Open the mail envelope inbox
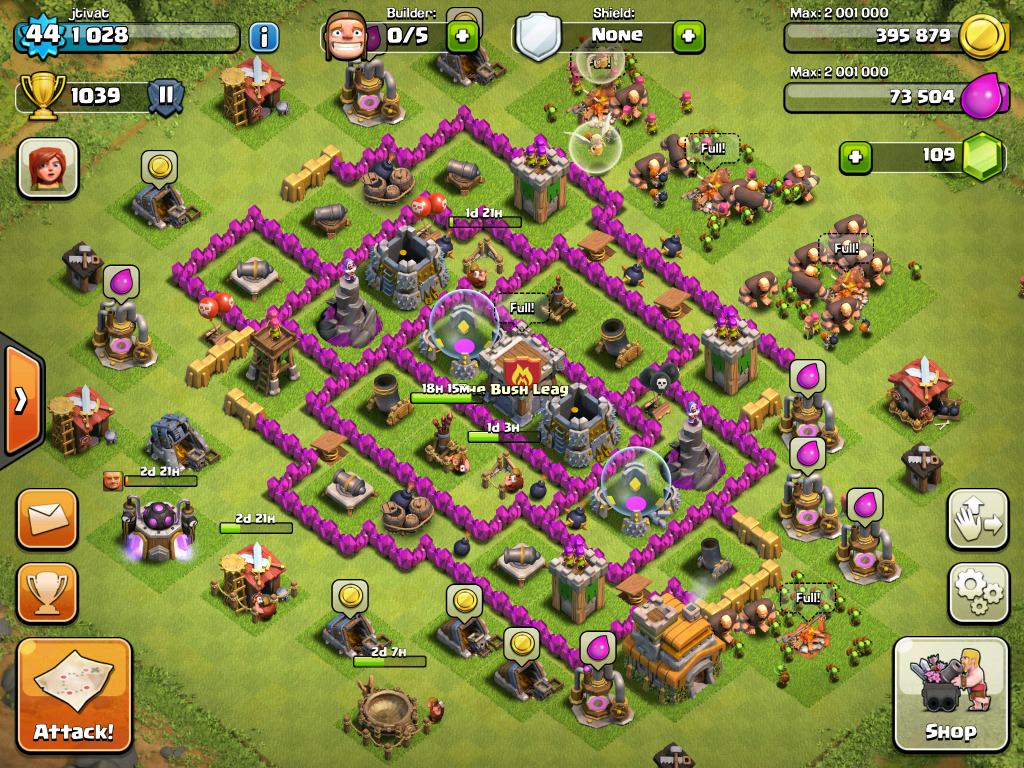The width and height of the screenshot is (1024, 768). [47, 519]
